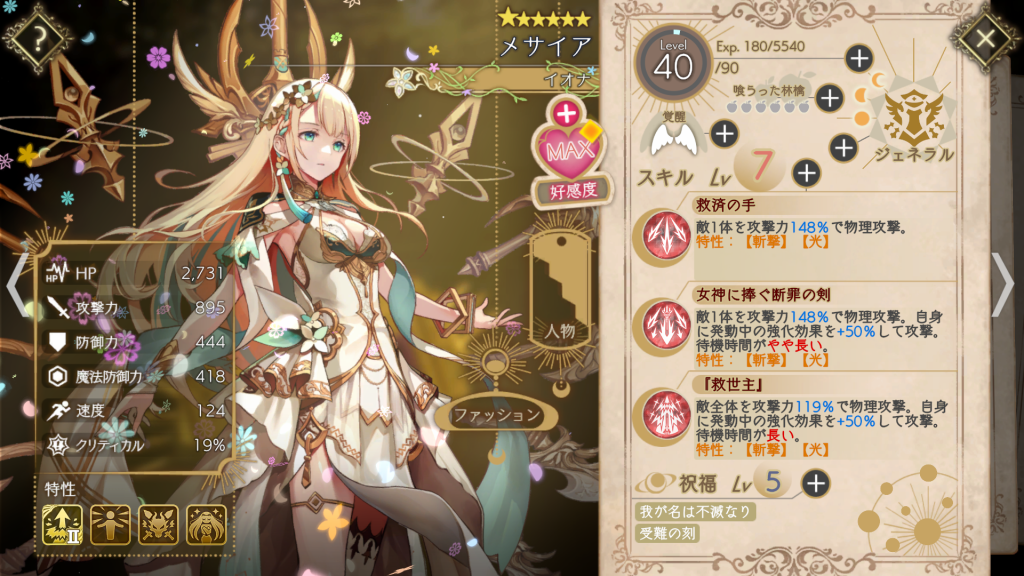Add 喰うった林檎 apples with plus button
Screen dimensions: 1024x576
click(x=829, y=97)
